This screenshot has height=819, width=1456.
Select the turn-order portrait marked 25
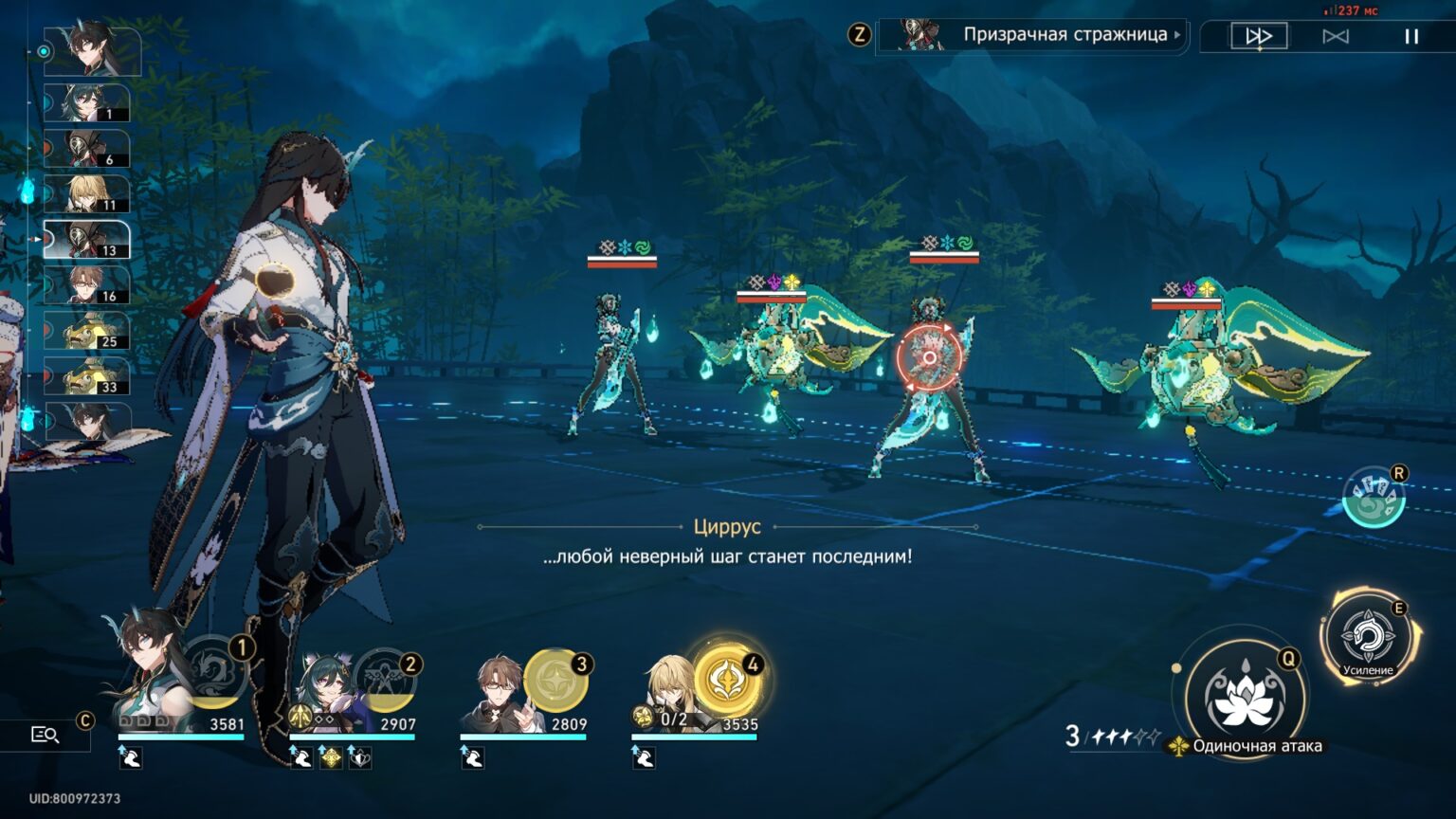(x=87, y=331)
